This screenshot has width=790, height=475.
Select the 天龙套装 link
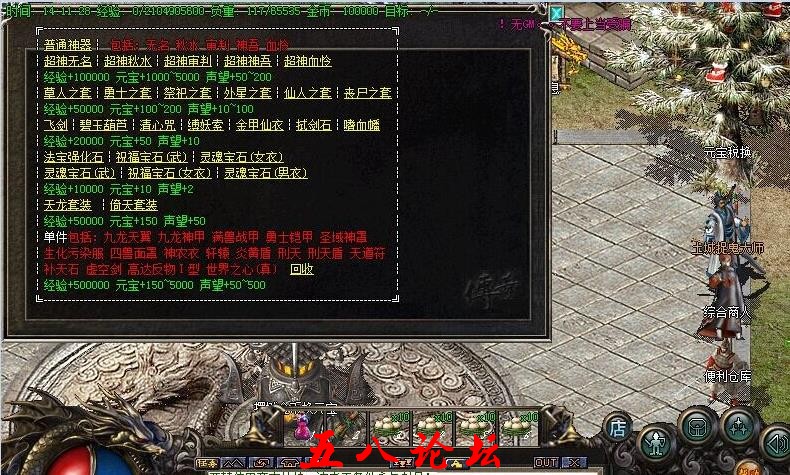(x=67, y=205)
